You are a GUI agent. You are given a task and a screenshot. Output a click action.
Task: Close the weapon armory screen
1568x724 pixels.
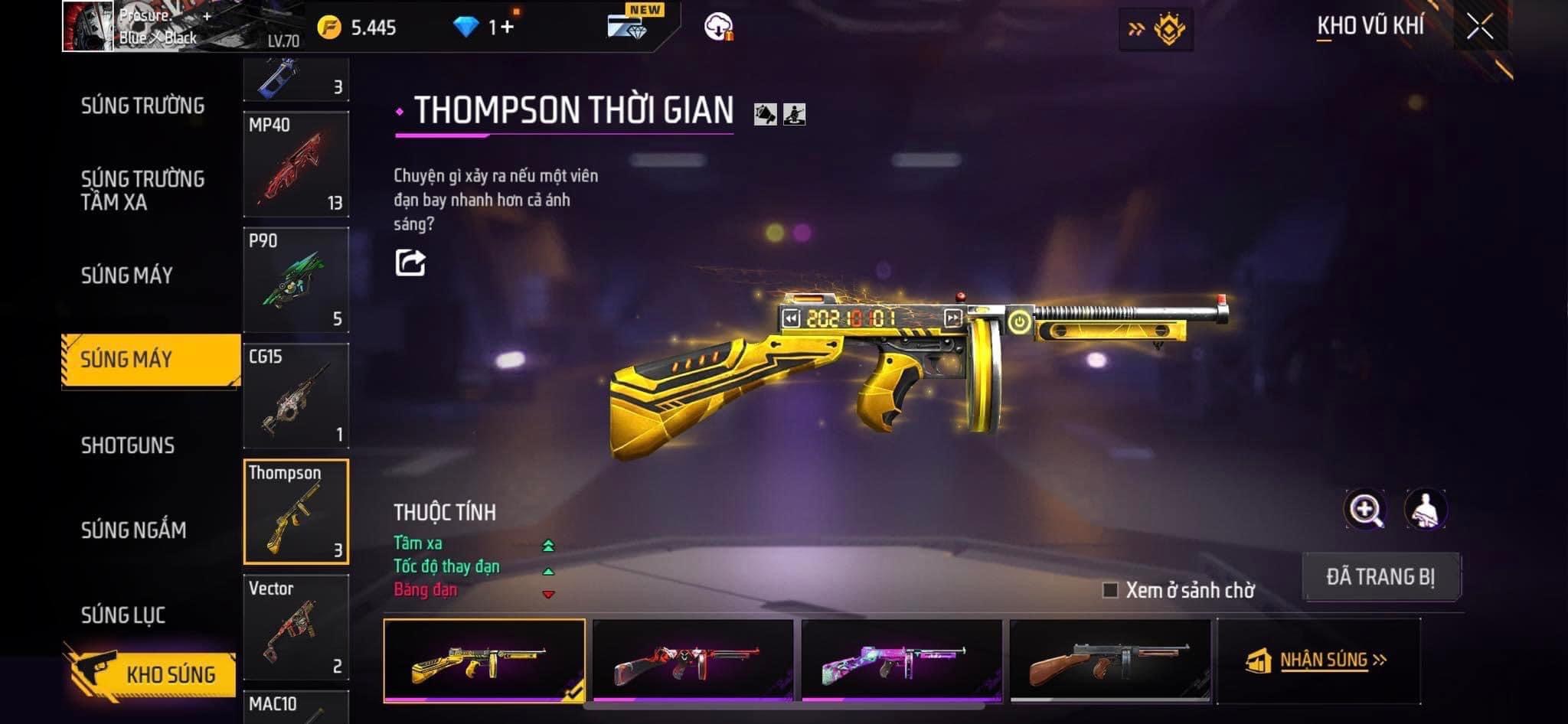[x=1479, y=28]
